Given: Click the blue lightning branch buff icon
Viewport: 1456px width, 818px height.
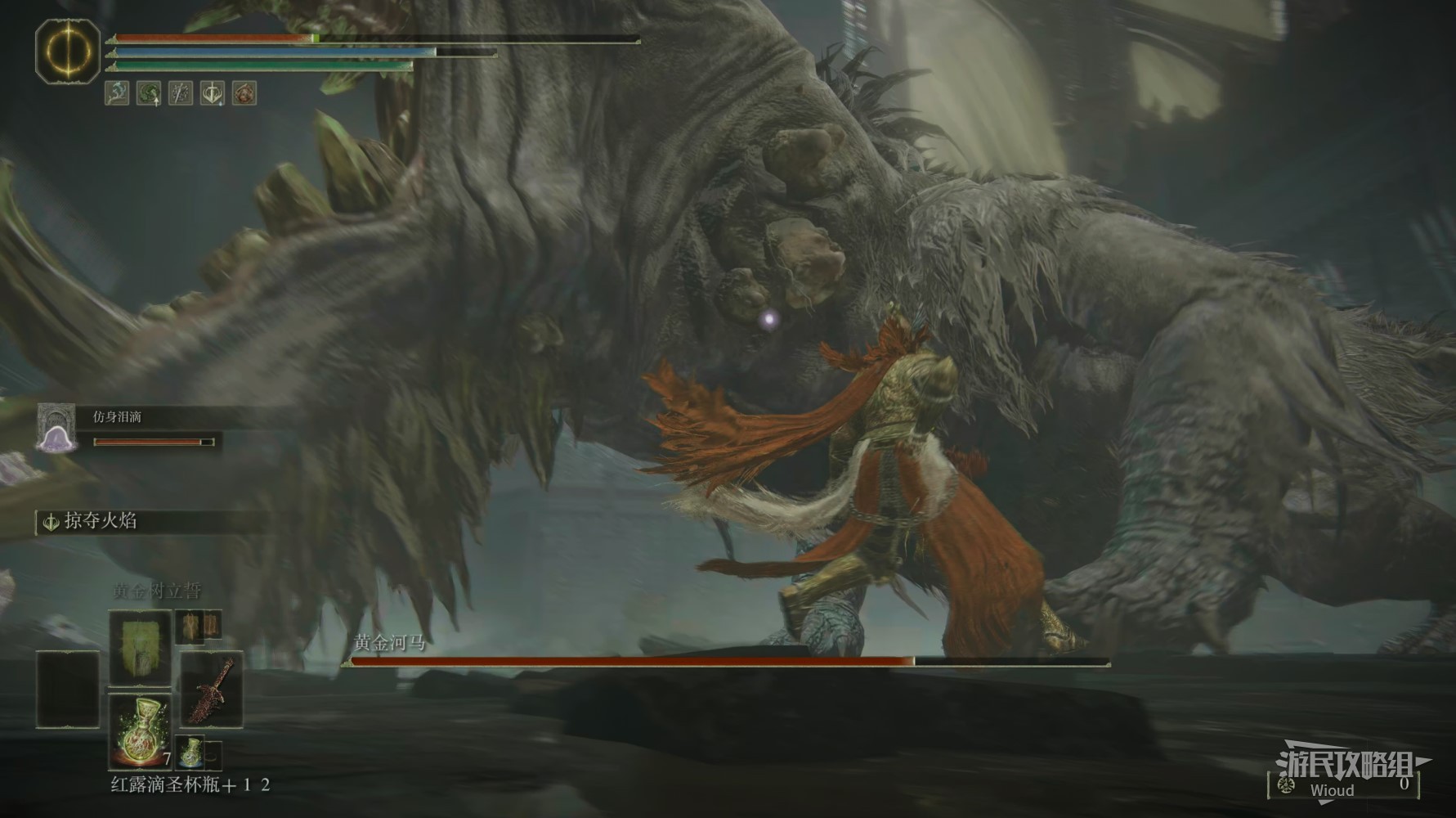Looking at the screenshot, I should tap(117, 92).
